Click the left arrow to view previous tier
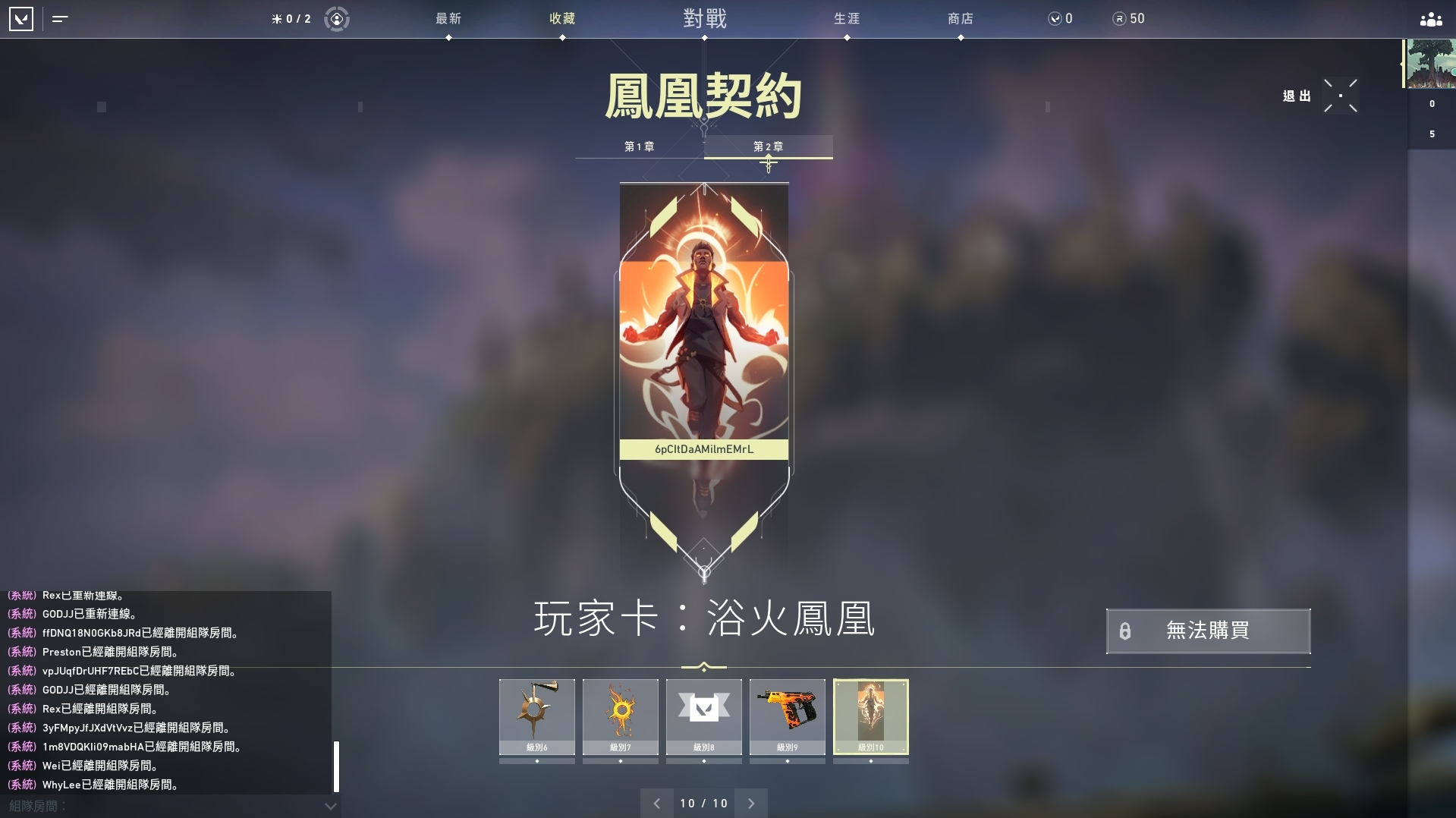 tap(657, 803)
